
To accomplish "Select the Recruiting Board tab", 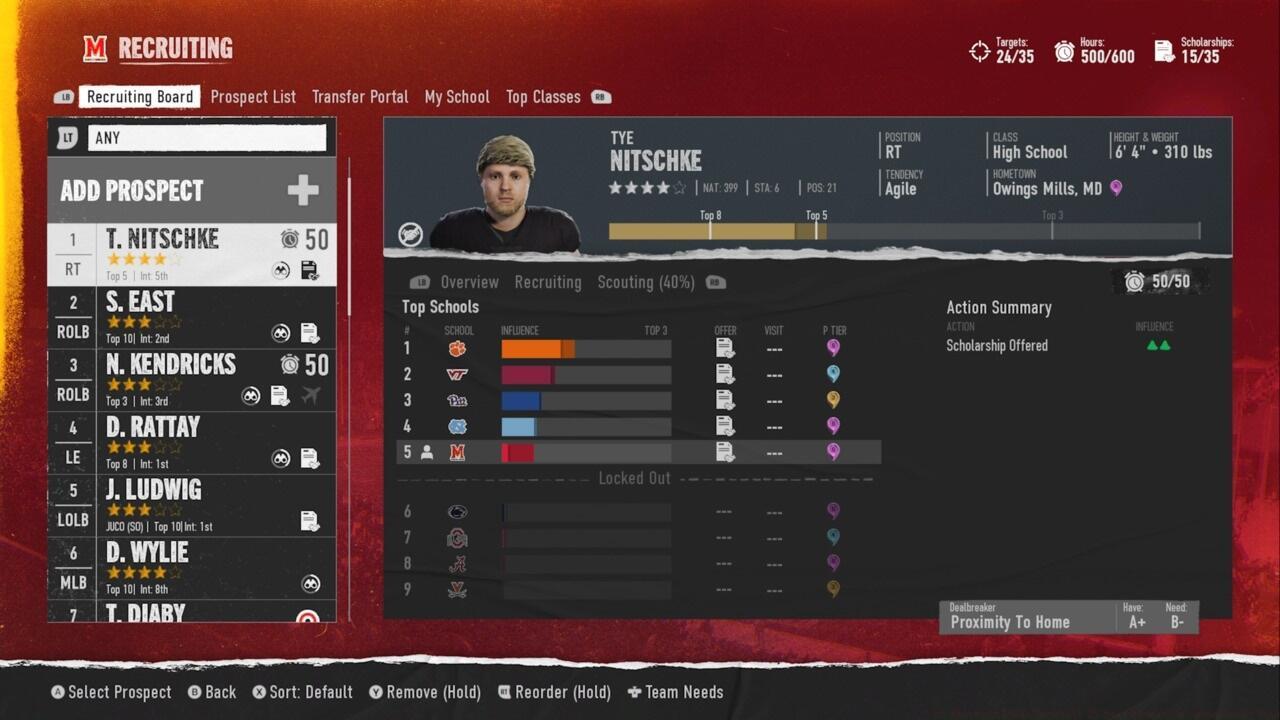I will [x=140, y=97].
